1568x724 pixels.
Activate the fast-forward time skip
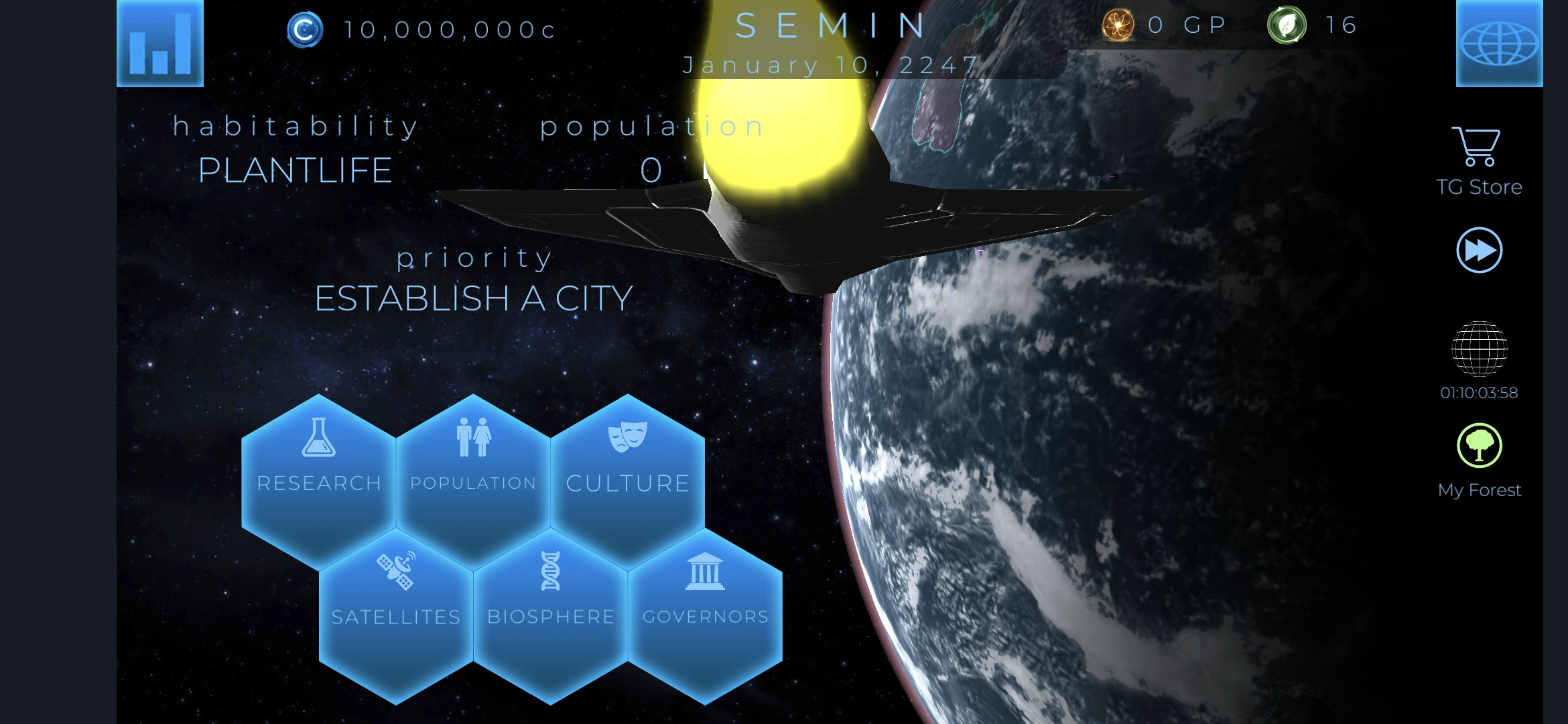pyautogui.click(x=1480, y=249)
